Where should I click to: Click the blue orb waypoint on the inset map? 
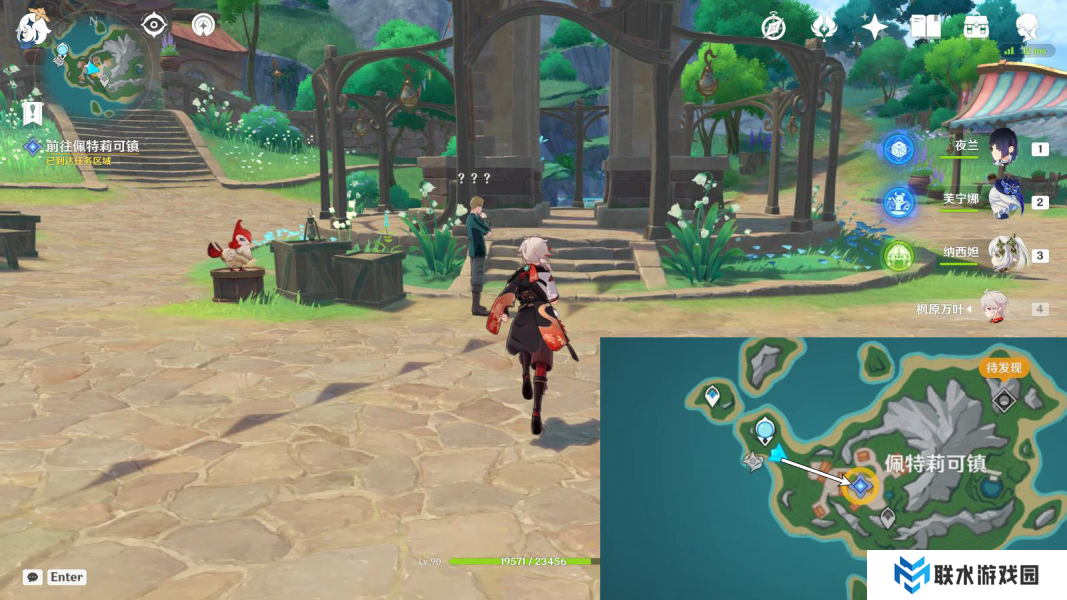pos(765,432)
